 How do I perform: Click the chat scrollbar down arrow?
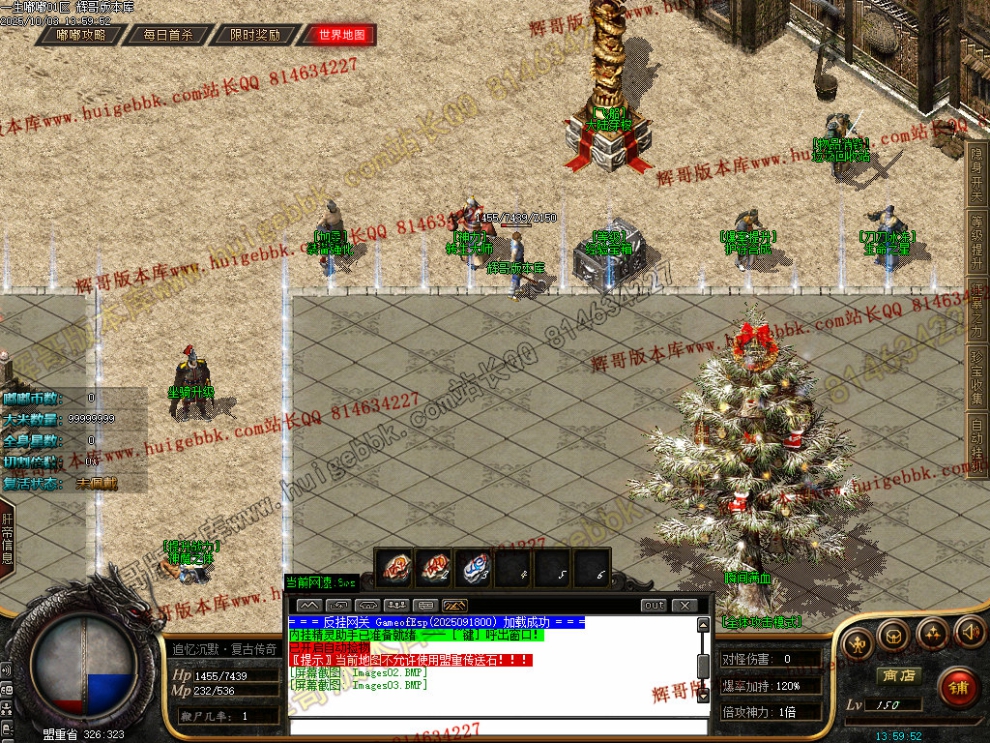point(703,696)
